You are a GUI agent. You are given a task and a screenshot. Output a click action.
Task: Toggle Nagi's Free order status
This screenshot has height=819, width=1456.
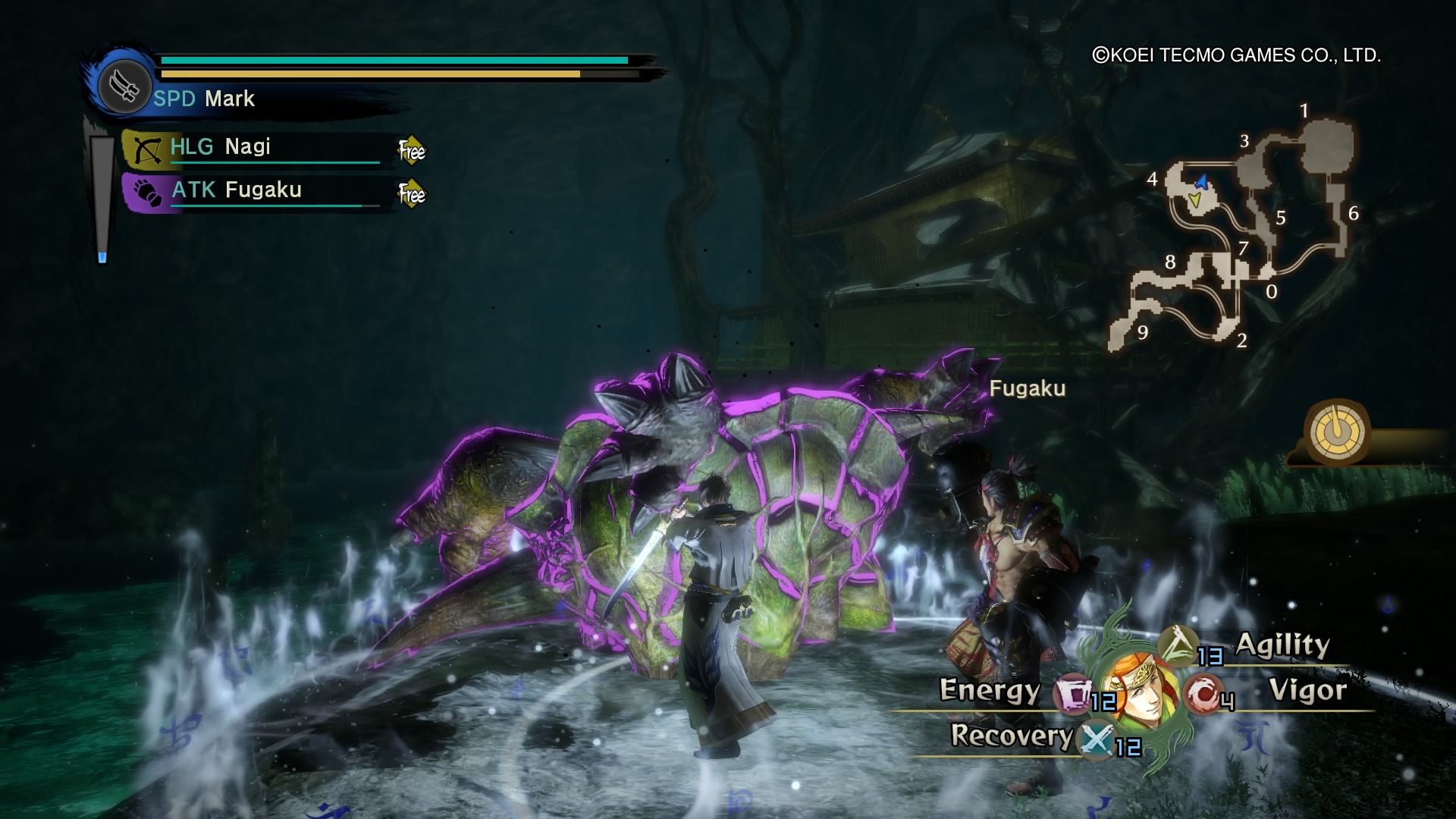click(x=410, y=150)
